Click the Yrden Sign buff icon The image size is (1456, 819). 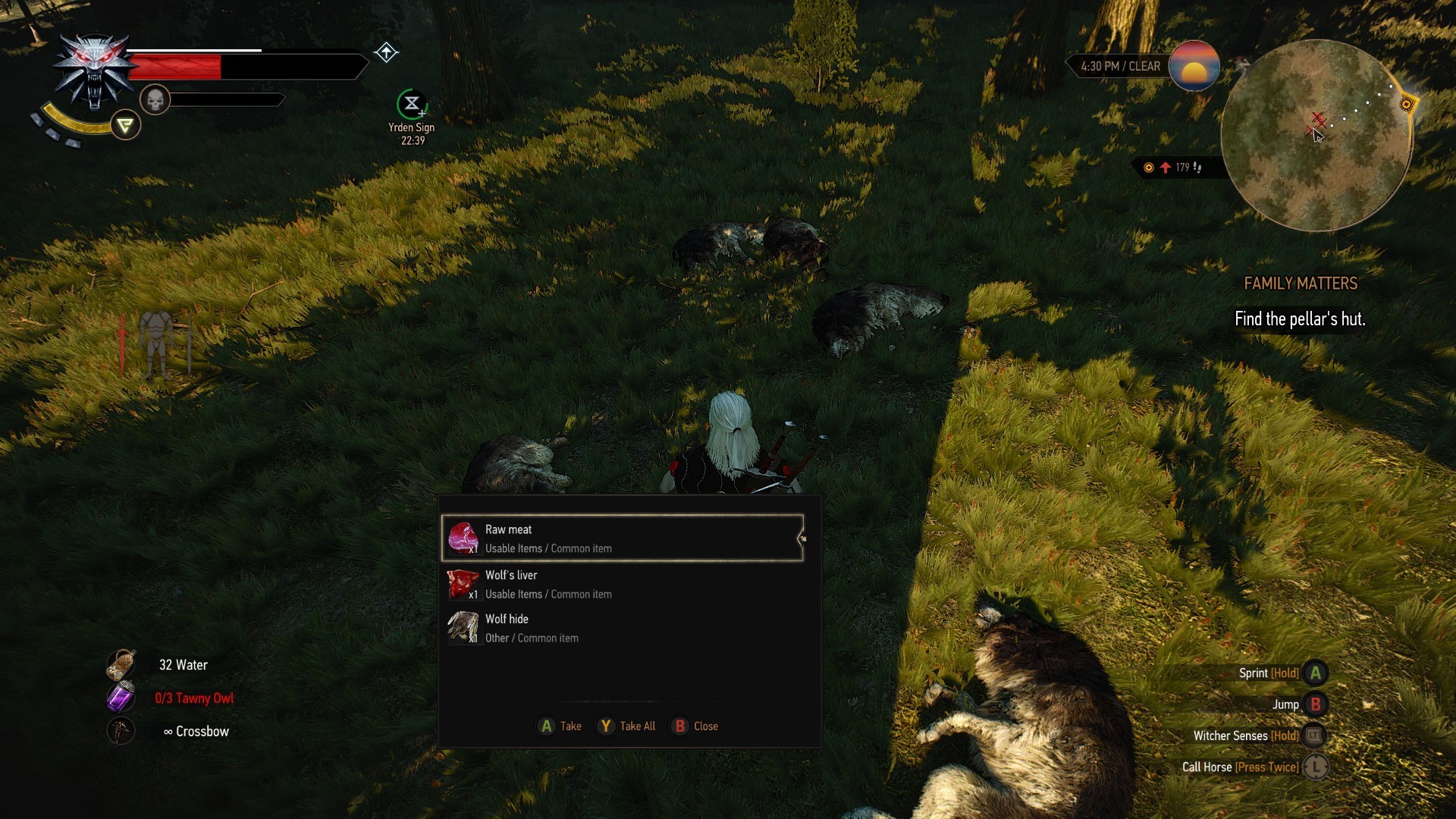[x=412, y=104]
